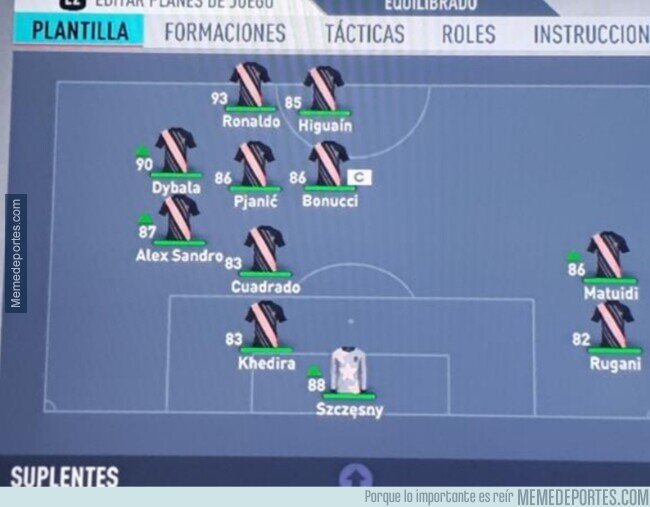
Task: Pick goalkeeper Szczęsny's shirt
Action: pos(349,371)
